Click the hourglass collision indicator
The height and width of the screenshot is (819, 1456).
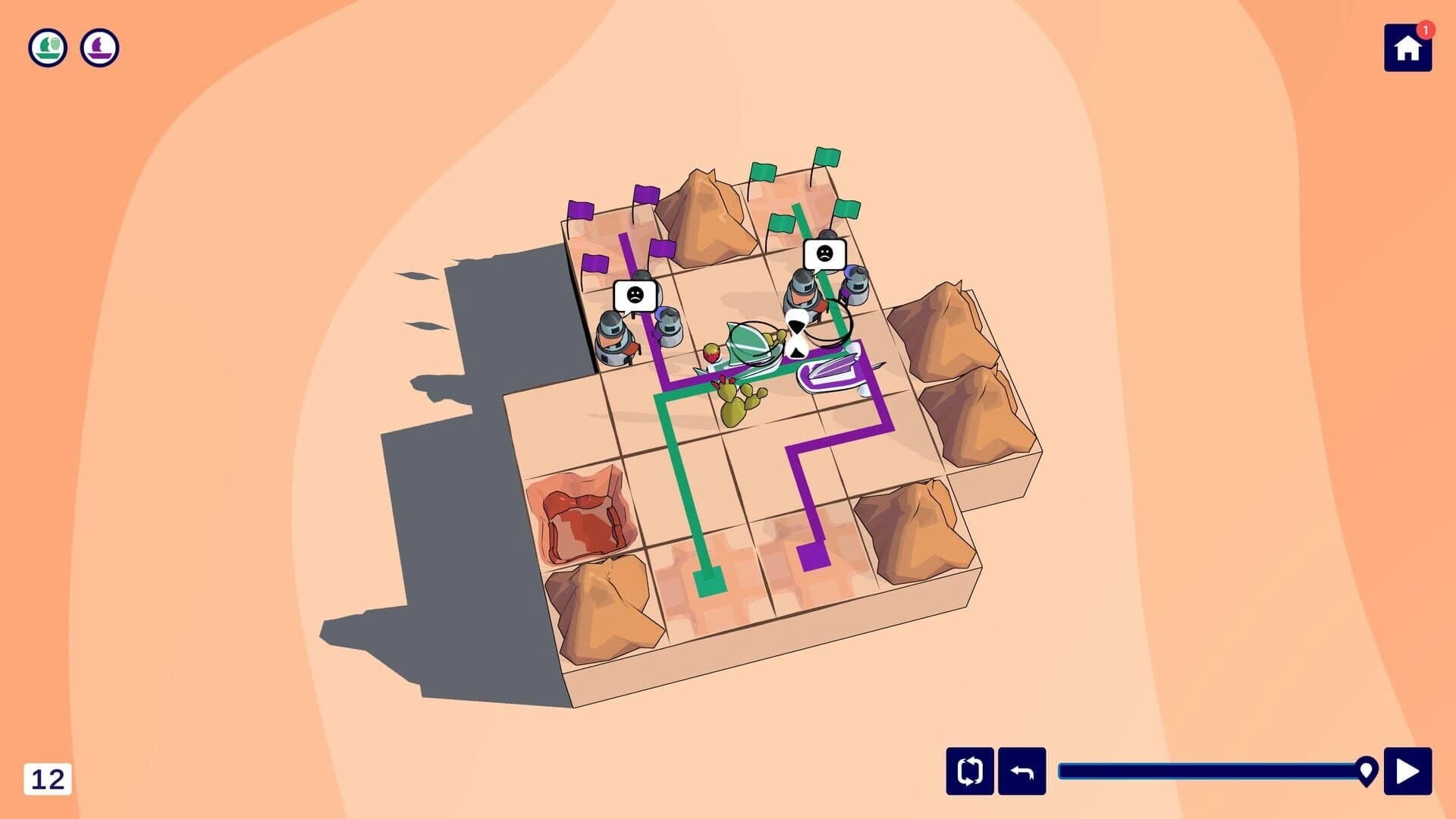pyautogui.click(x=795, y=334)
